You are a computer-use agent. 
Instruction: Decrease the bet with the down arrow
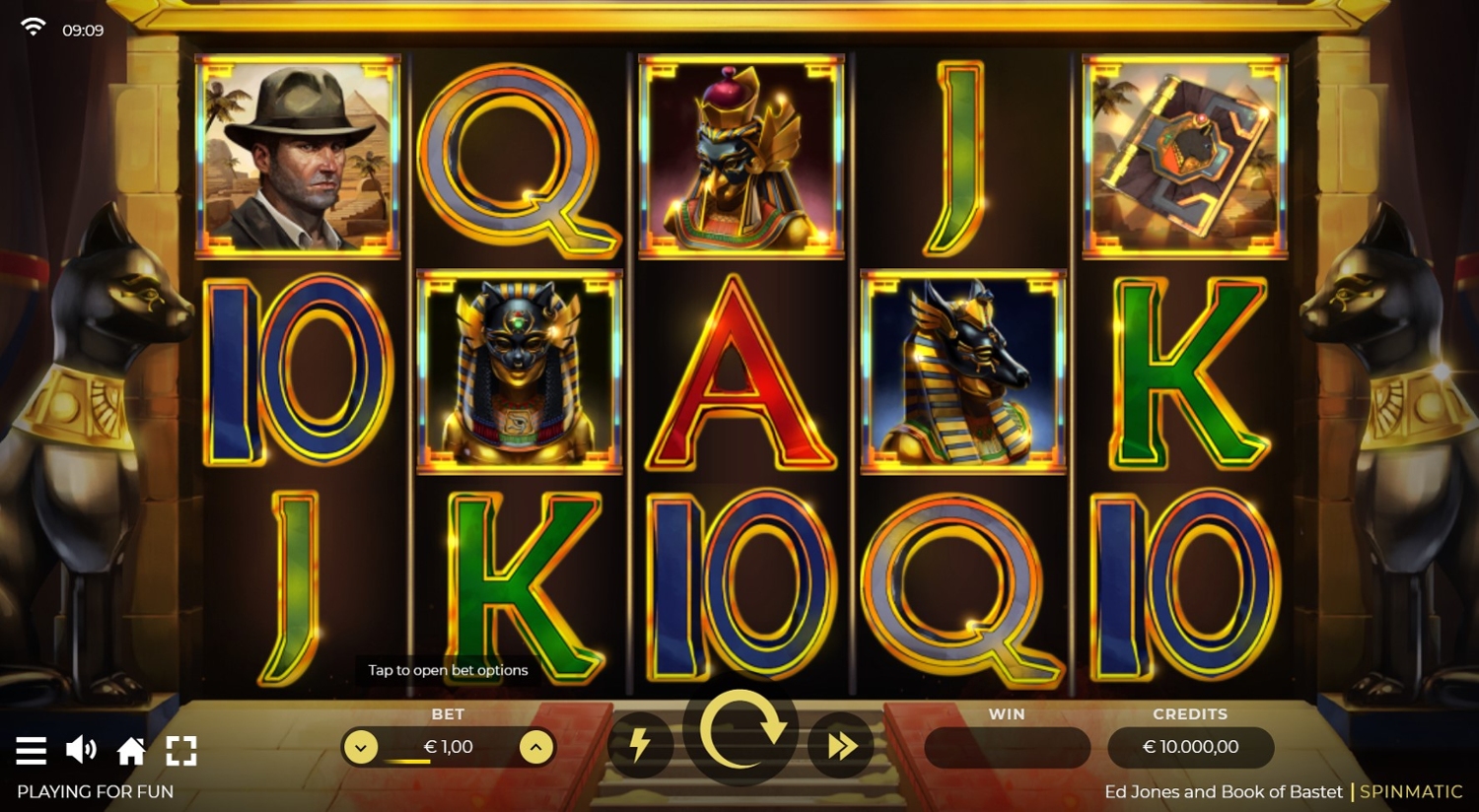[361, 747]
